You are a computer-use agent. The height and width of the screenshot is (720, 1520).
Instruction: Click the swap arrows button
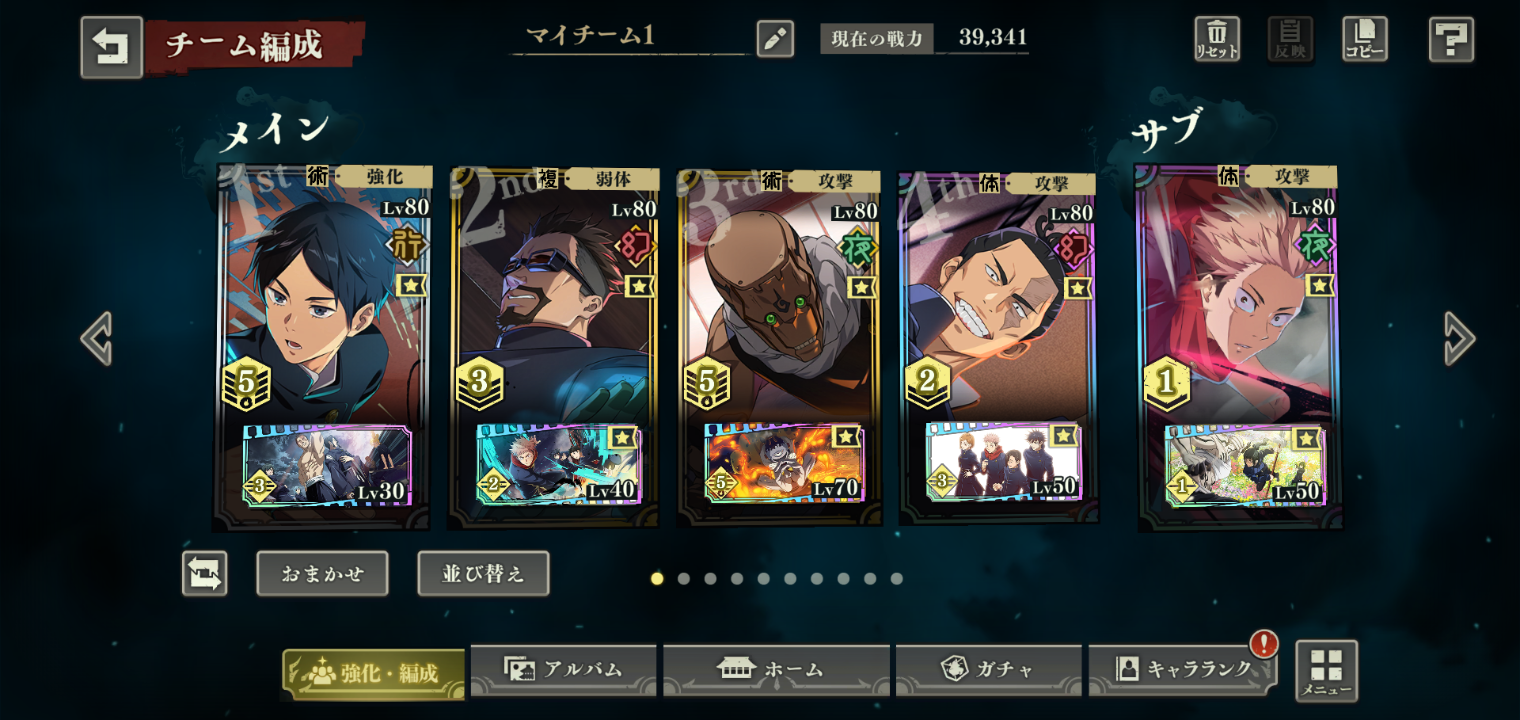(x=205, y=574)
